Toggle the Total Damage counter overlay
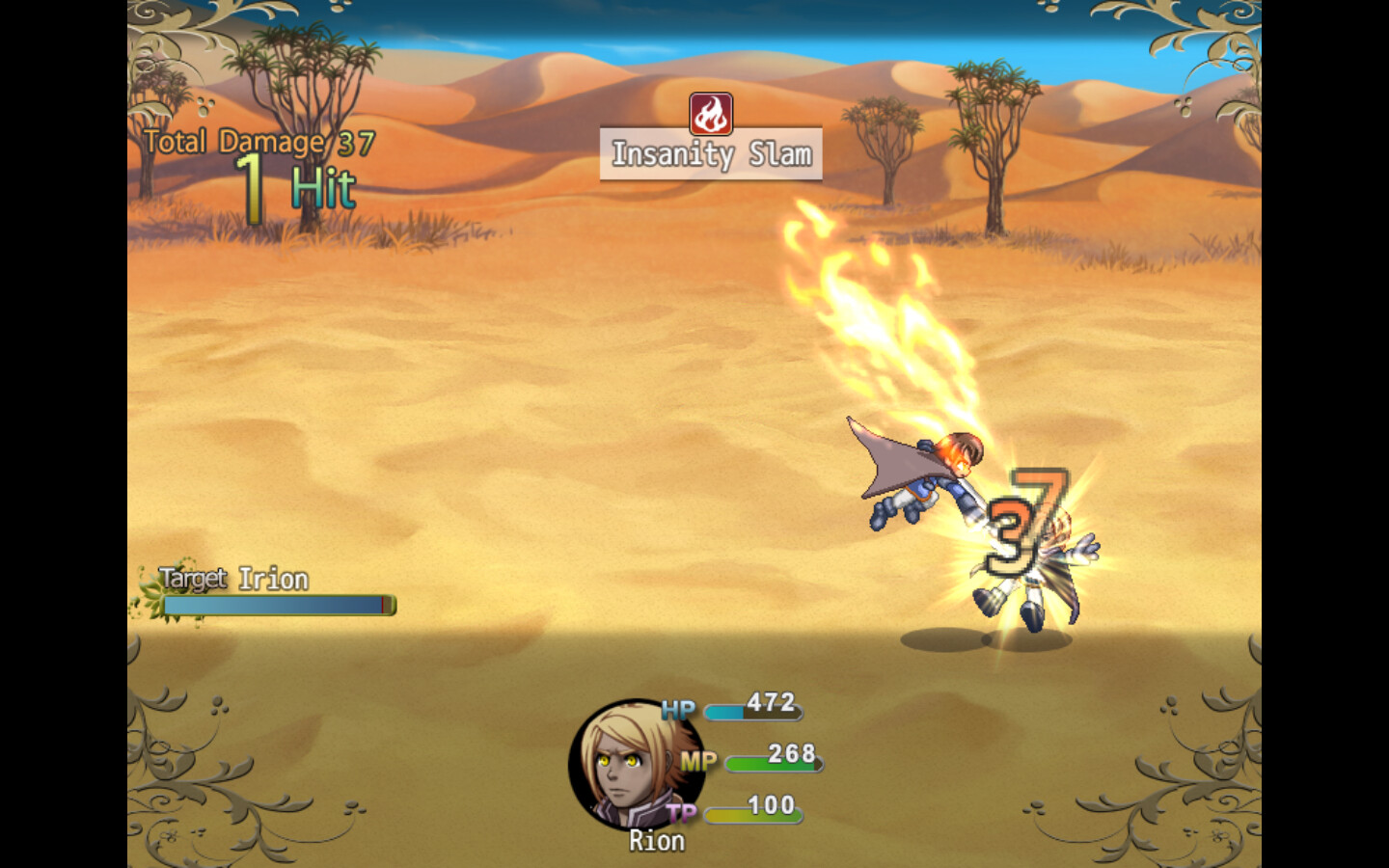The height and width of the screenshot is (868, 1389). coord(256,143)
